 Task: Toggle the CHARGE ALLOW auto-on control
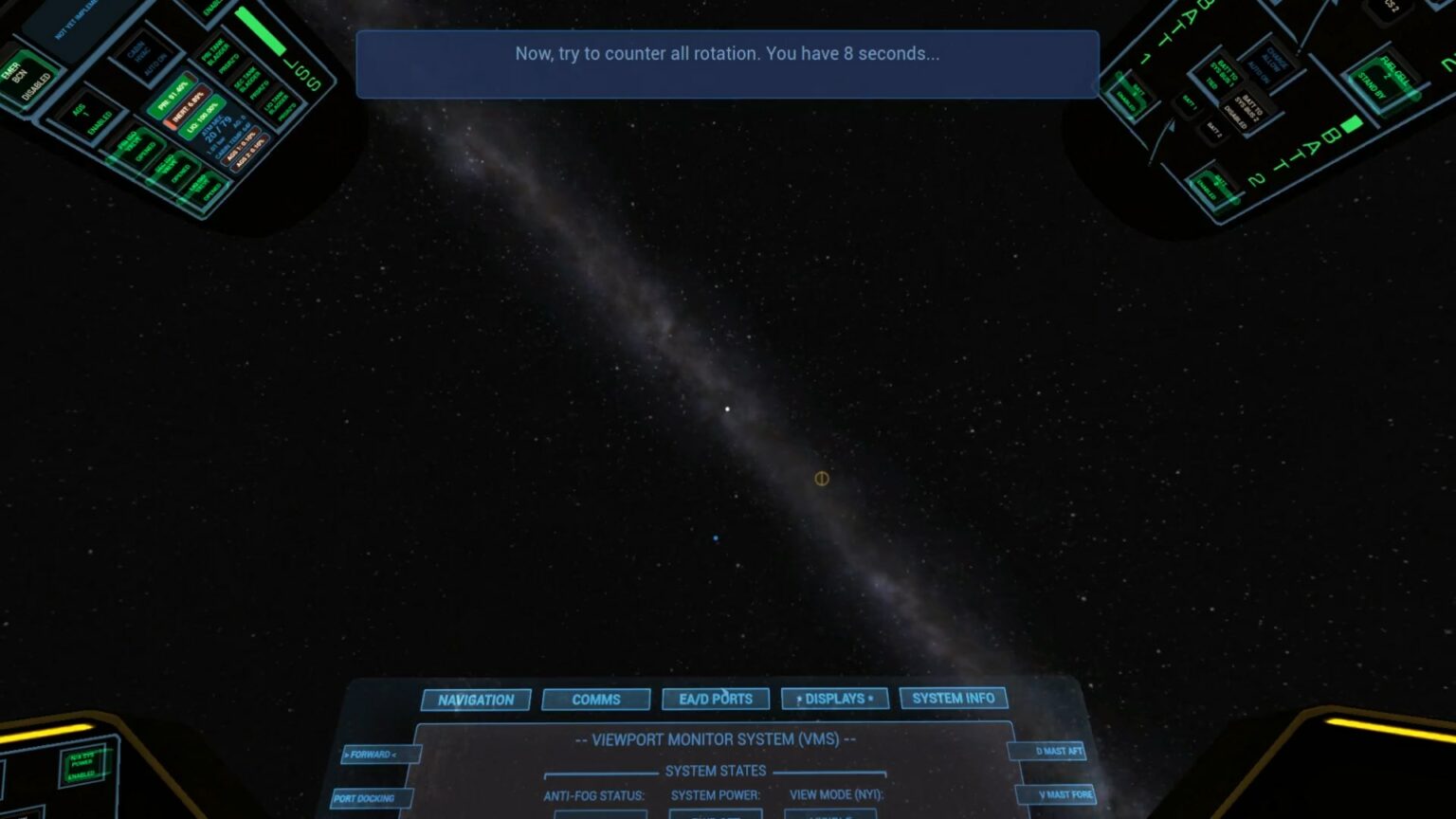(1270, 64)
